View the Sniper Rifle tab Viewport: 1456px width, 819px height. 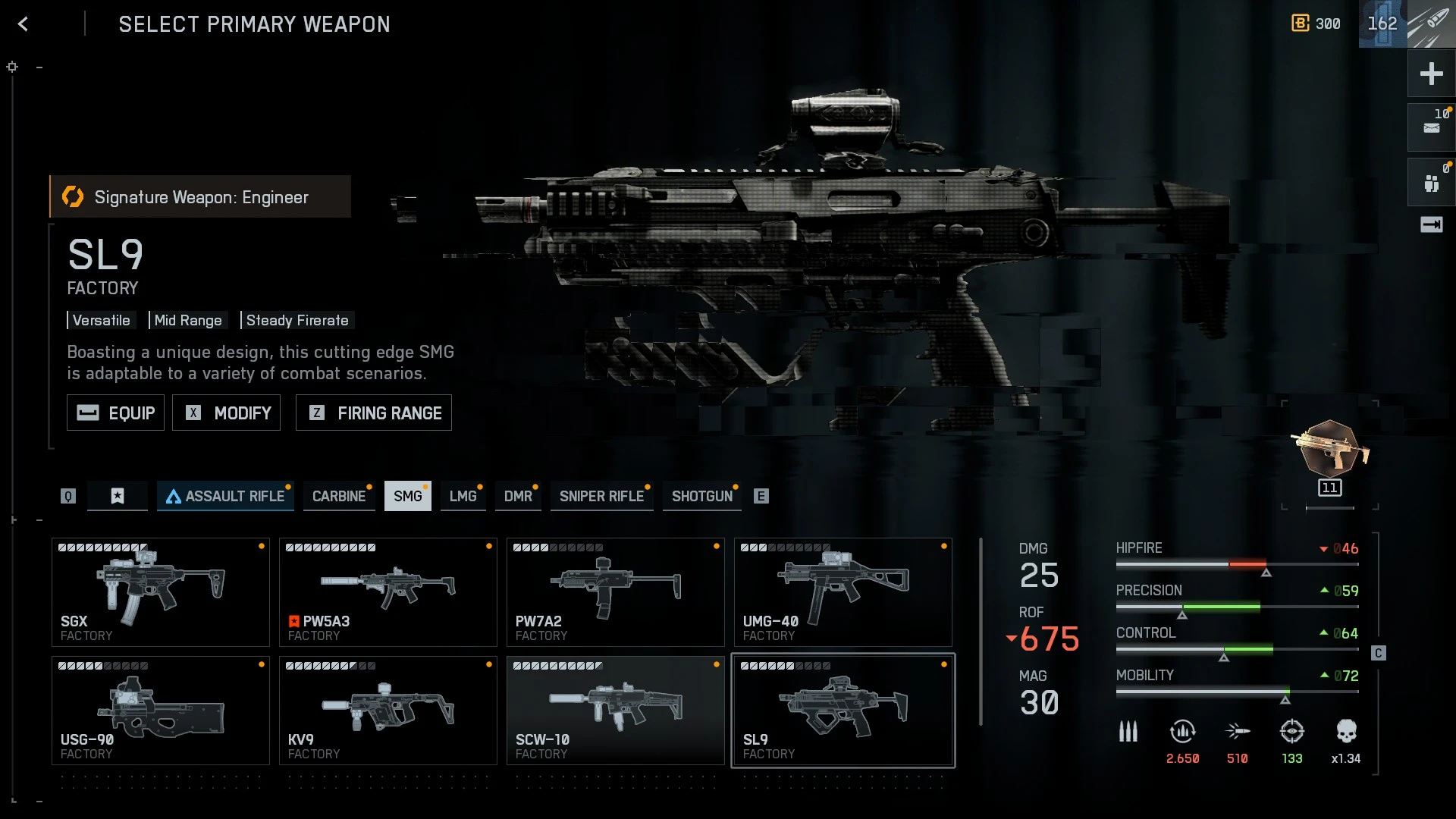coord(601,496)
